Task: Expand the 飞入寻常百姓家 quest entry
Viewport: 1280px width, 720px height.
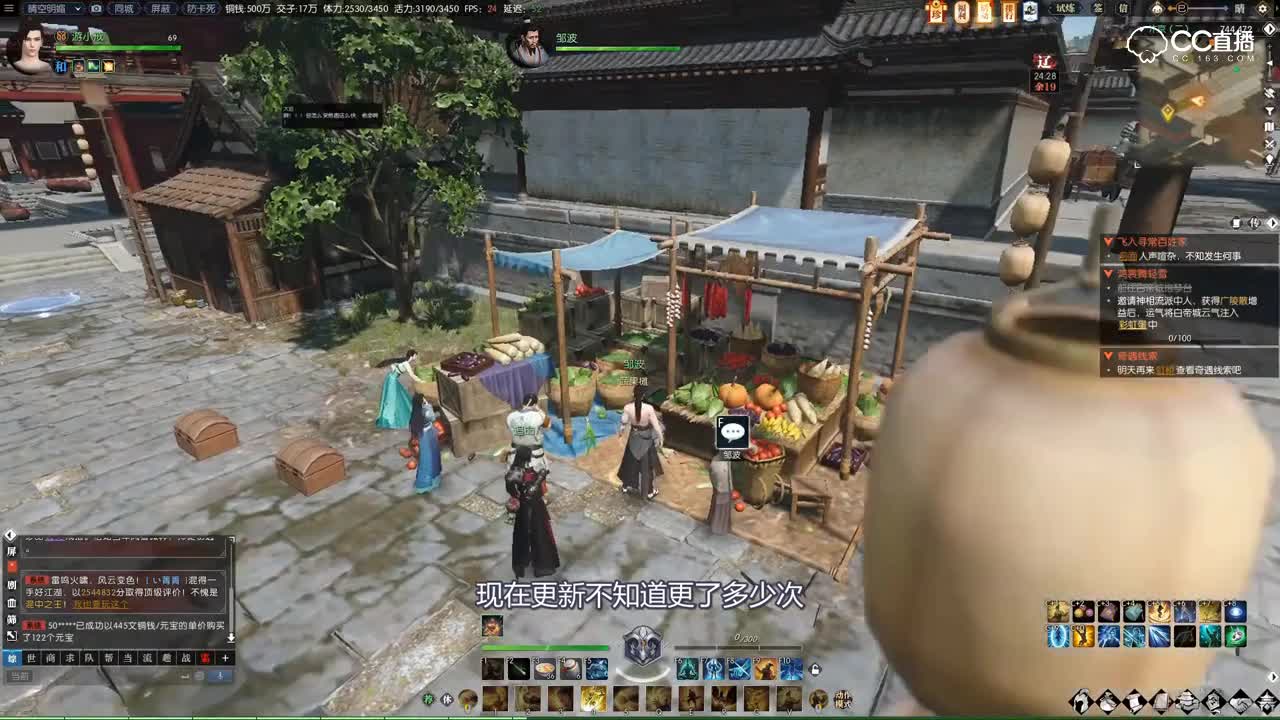Action: 1108,241
